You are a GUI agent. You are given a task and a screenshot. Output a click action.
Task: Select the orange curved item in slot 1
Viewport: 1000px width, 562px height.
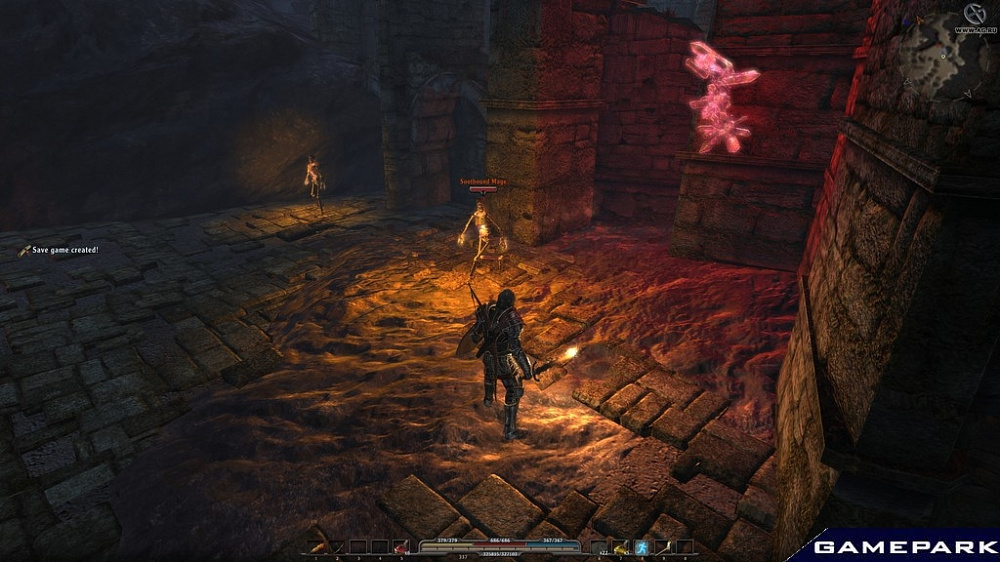coord(318,547)
